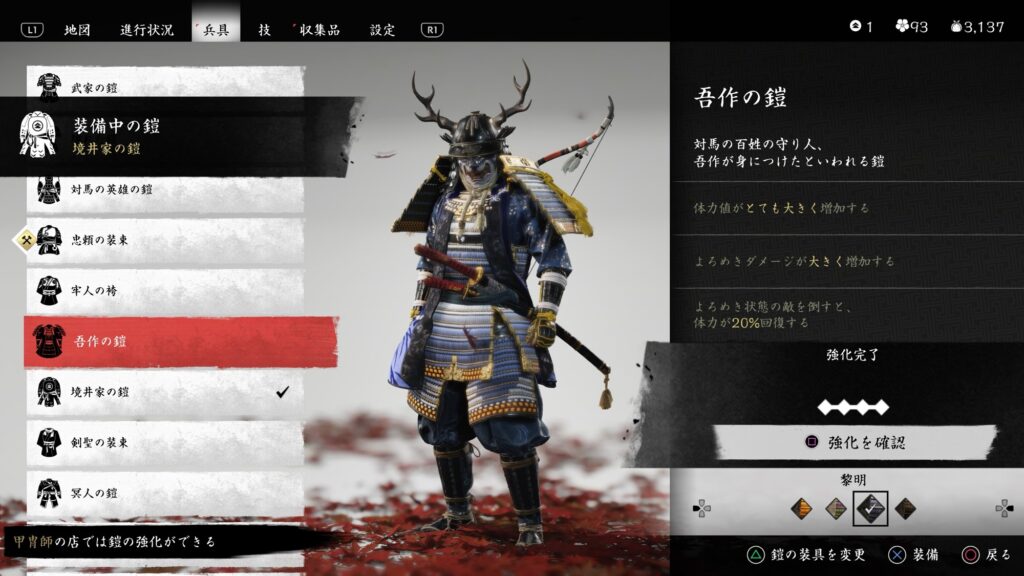
Task: Open the 技 techniques tab
Action: click(x=264, y=29)
